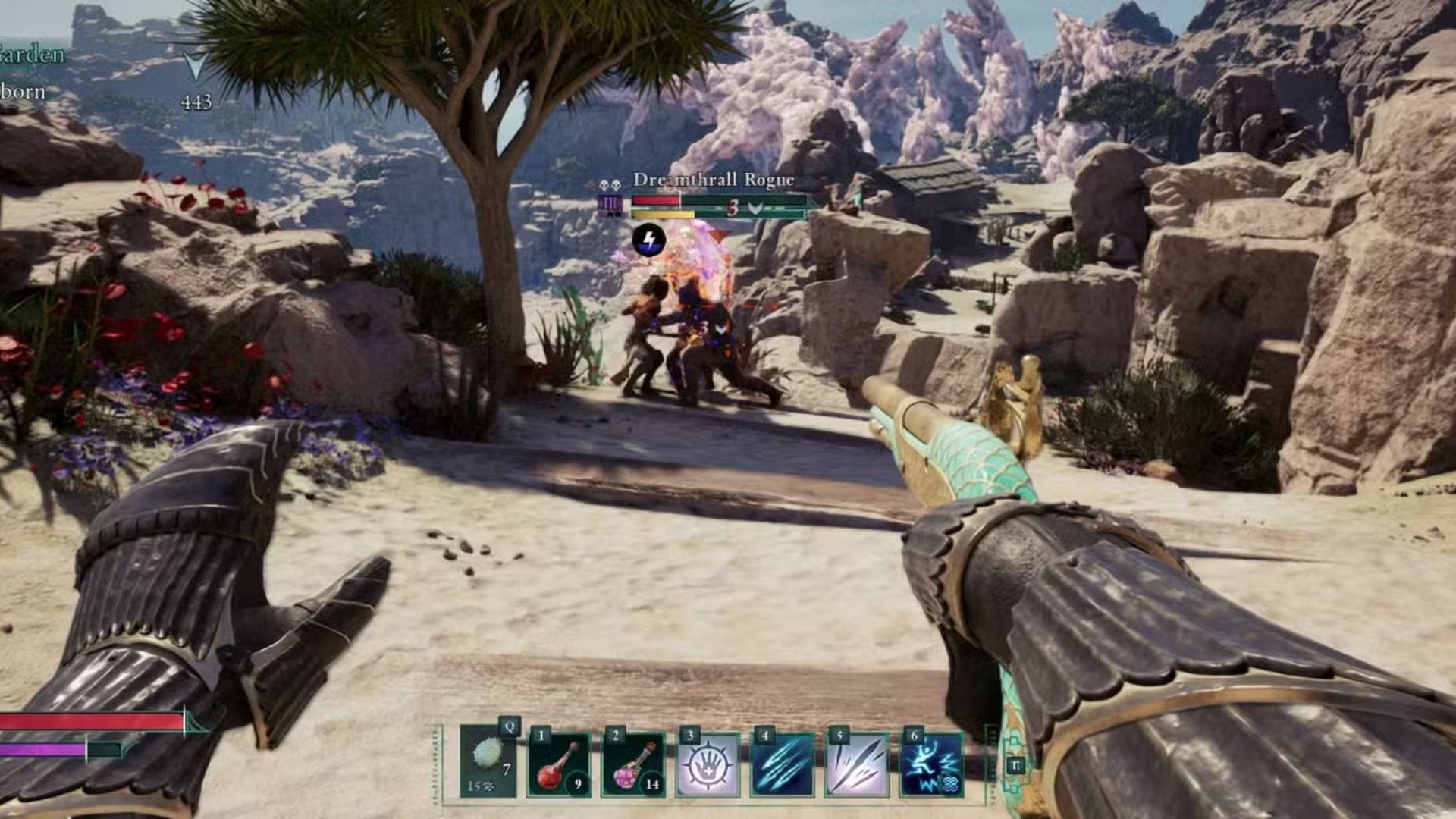The image size is (1456, 819).
Task: Use the pink essence potion
Action: pyautogui.click(x=634, y=764)
